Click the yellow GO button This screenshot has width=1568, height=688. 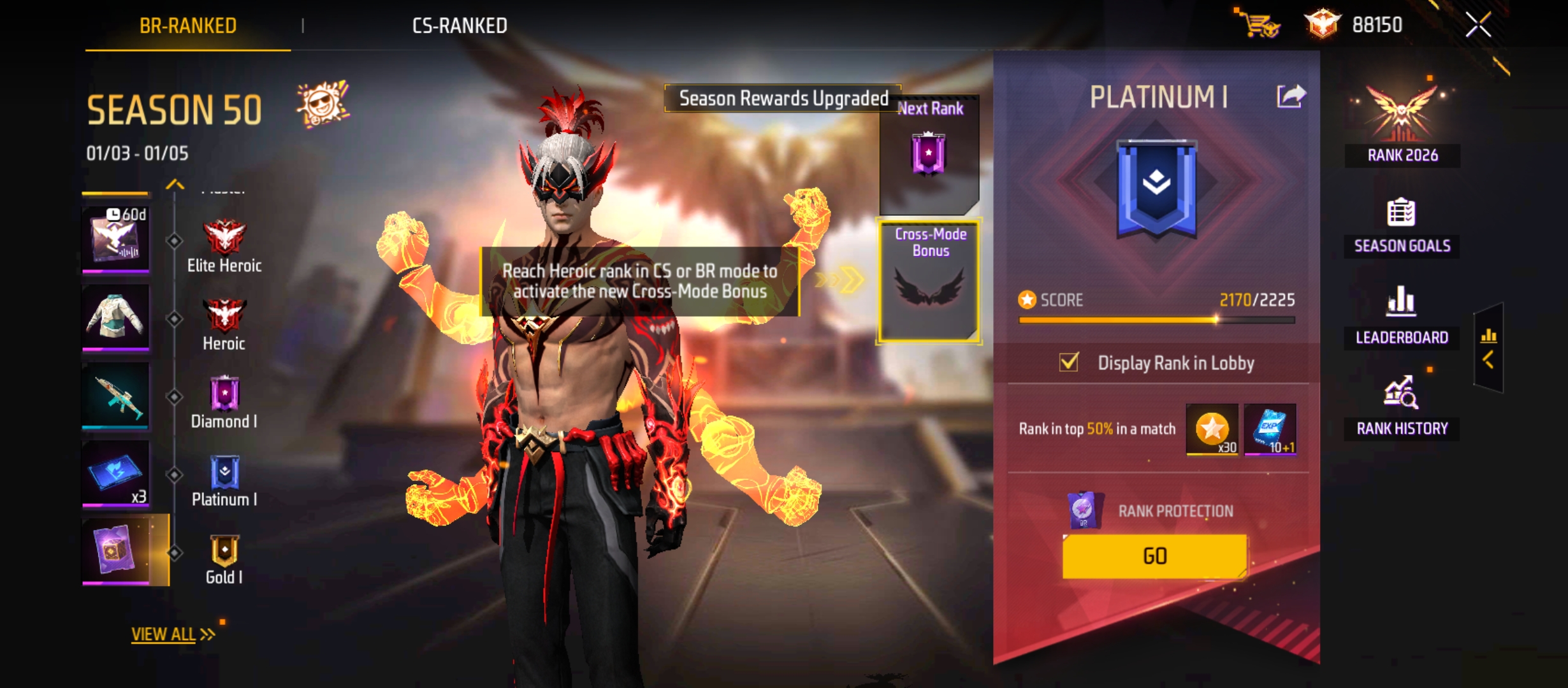tap(1154, 556)
